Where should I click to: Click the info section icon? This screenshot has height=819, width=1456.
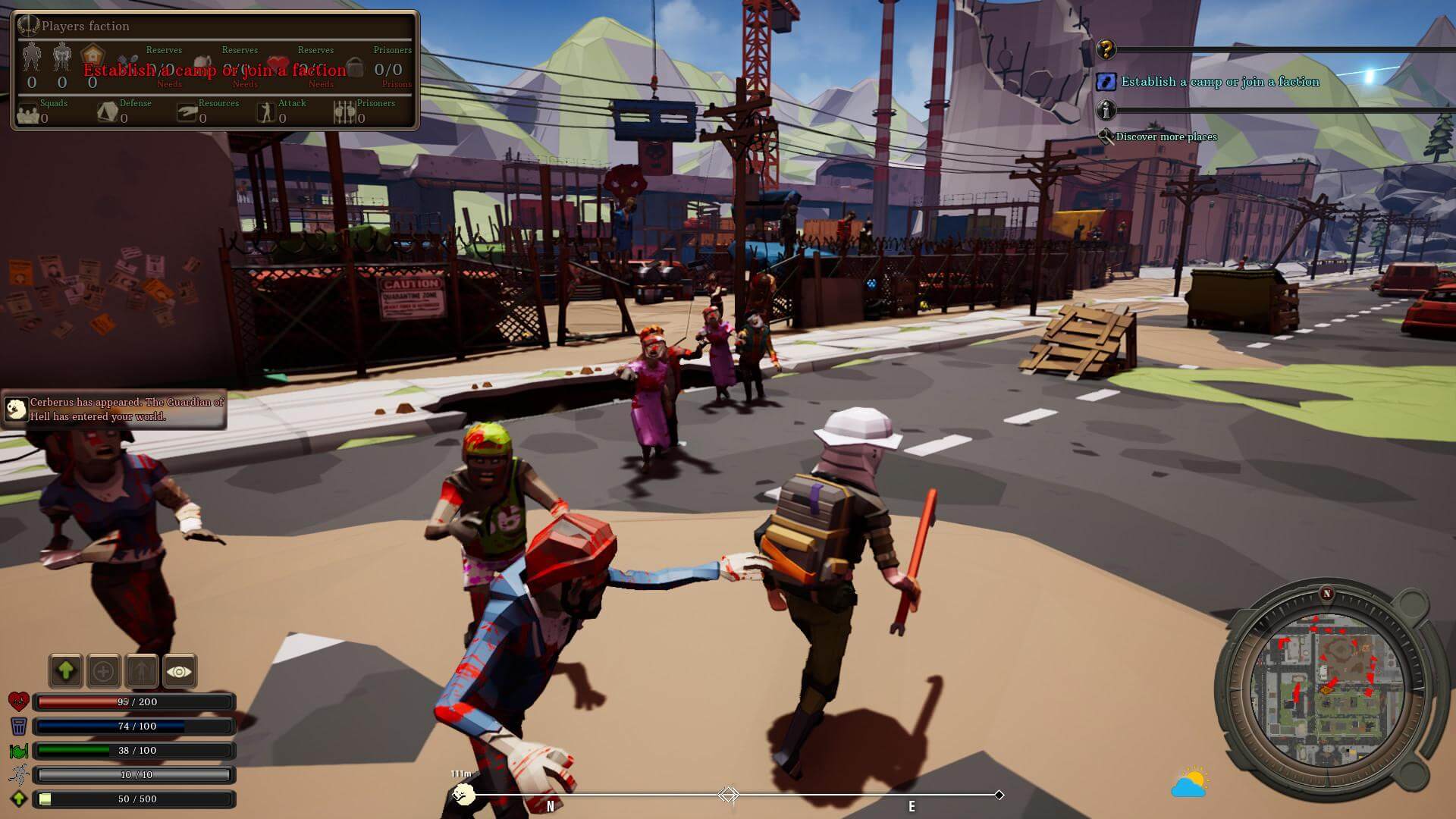[1106, 111]
